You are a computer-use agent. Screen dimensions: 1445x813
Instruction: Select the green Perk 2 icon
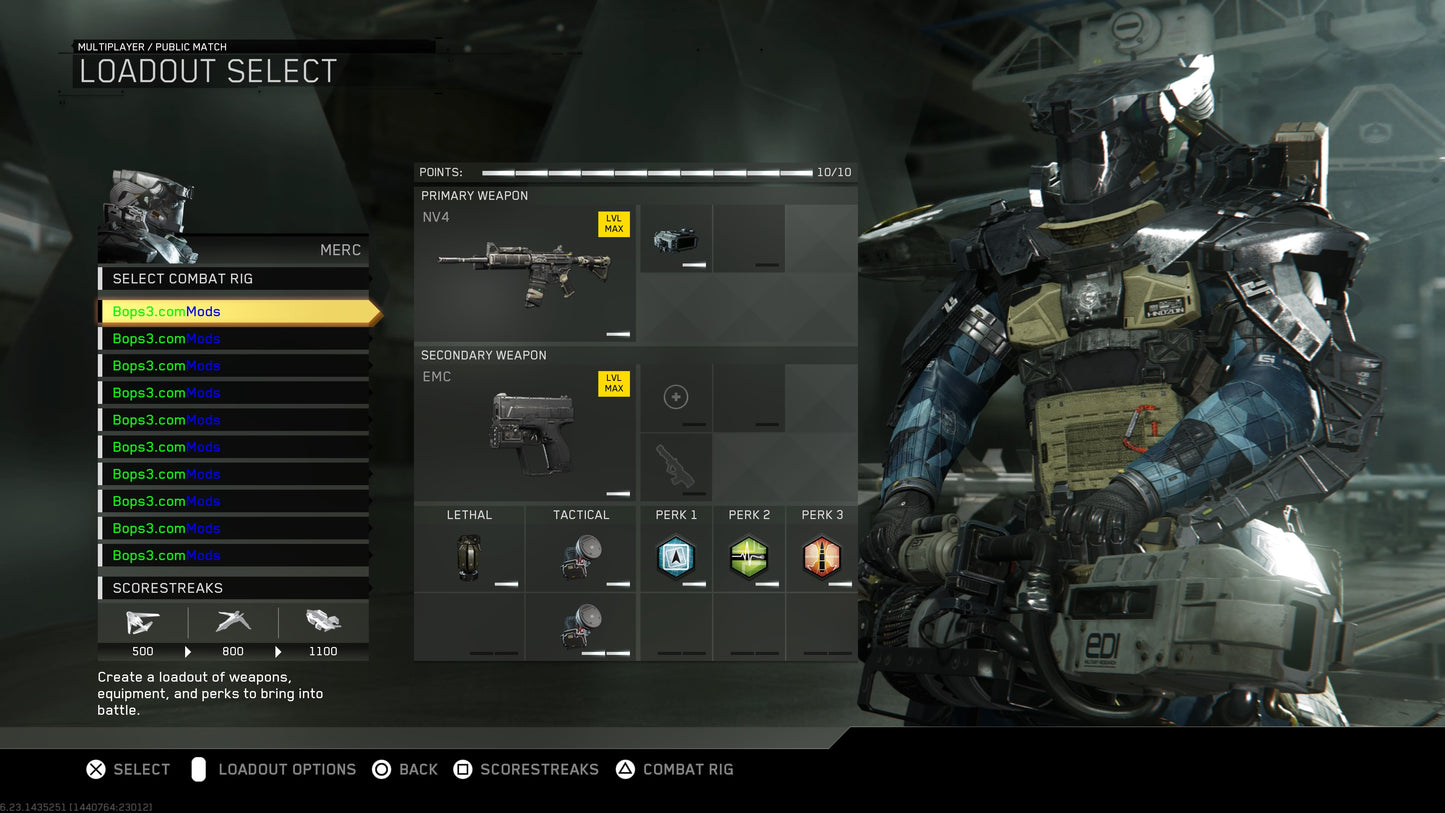coord(749,557)
